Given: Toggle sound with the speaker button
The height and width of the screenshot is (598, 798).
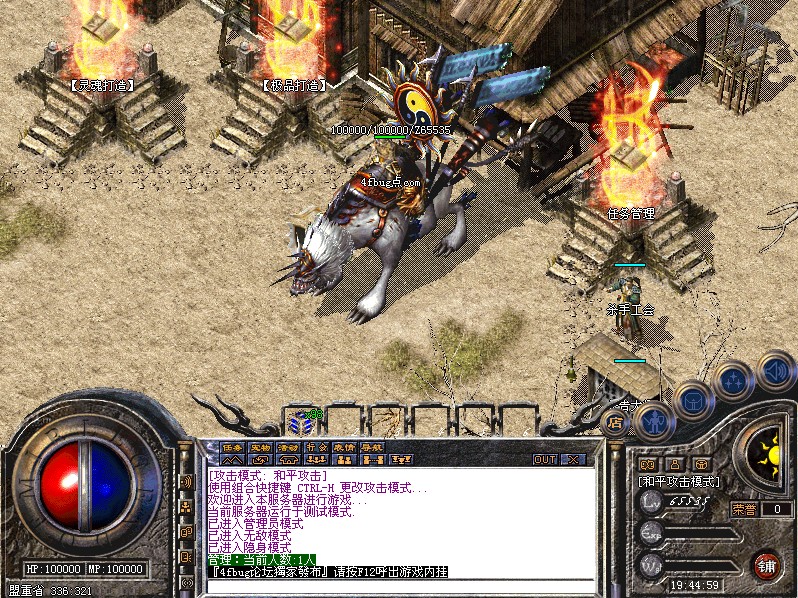Looking at the screenshot, I should click(x=775, y=369).
